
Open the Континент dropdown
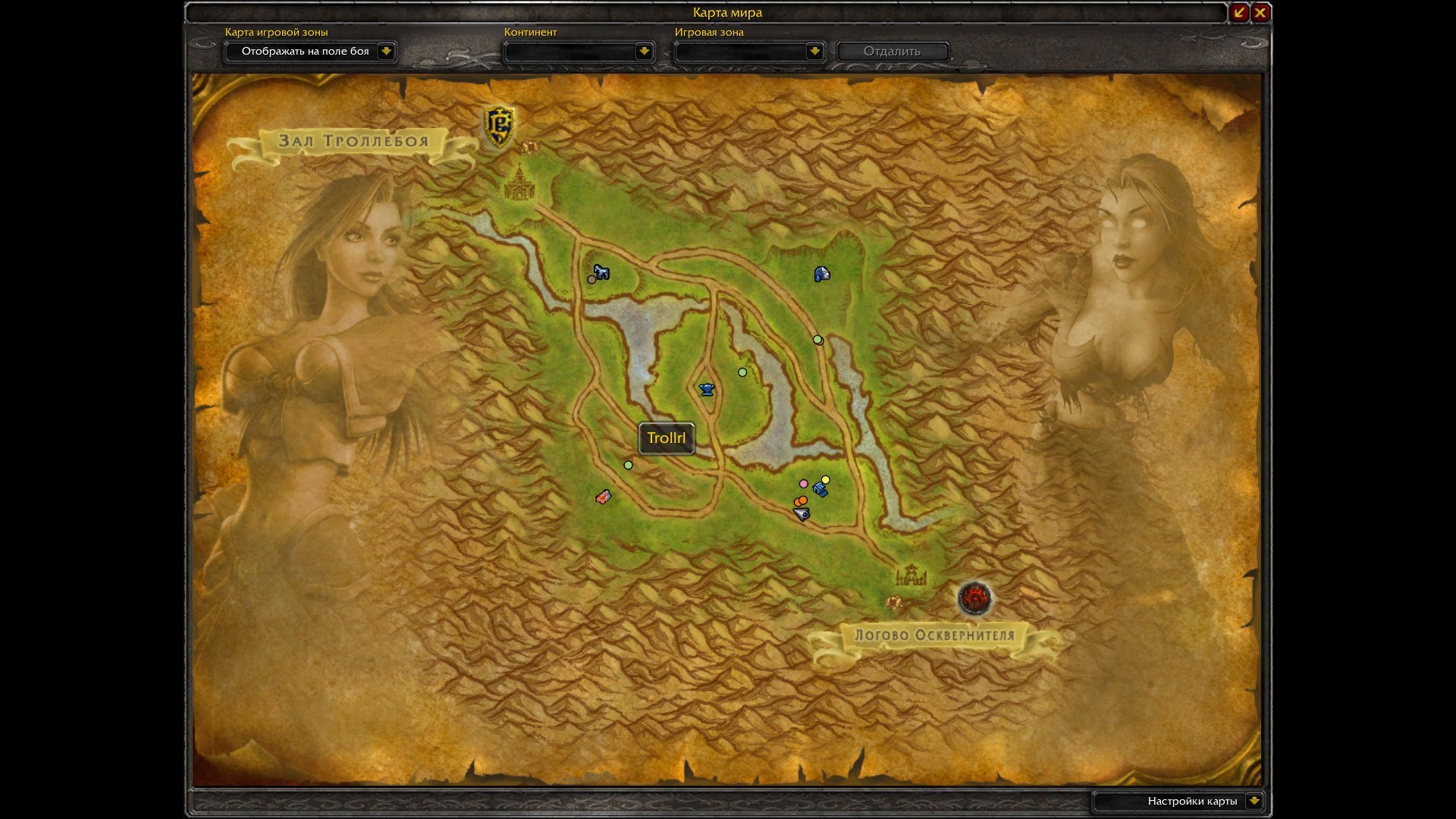point(644,52)
